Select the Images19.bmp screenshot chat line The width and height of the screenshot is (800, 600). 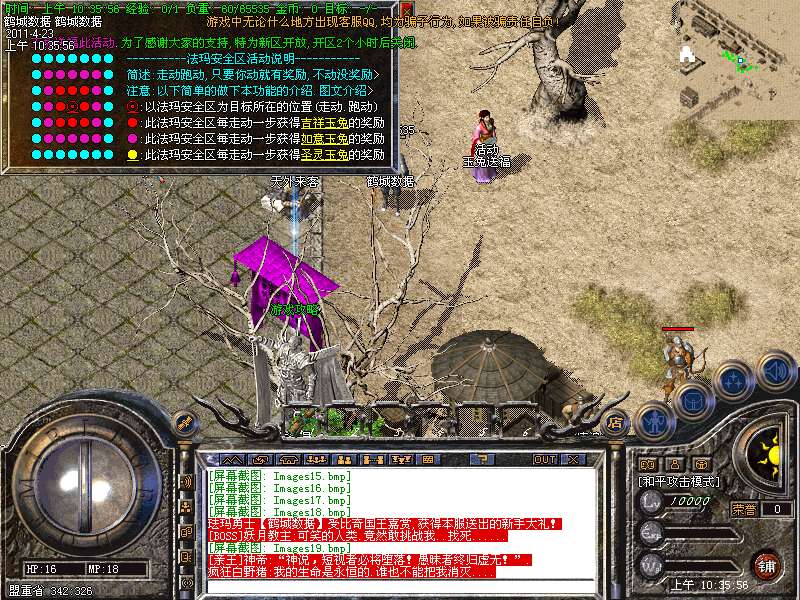(279, 549)
